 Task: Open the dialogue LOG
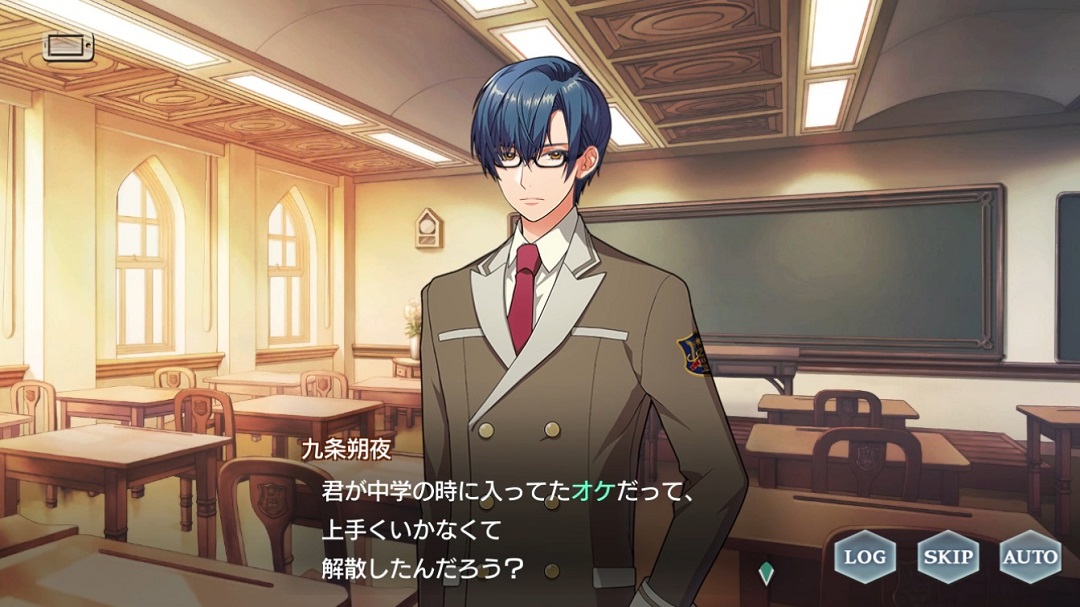click(865, 556)
